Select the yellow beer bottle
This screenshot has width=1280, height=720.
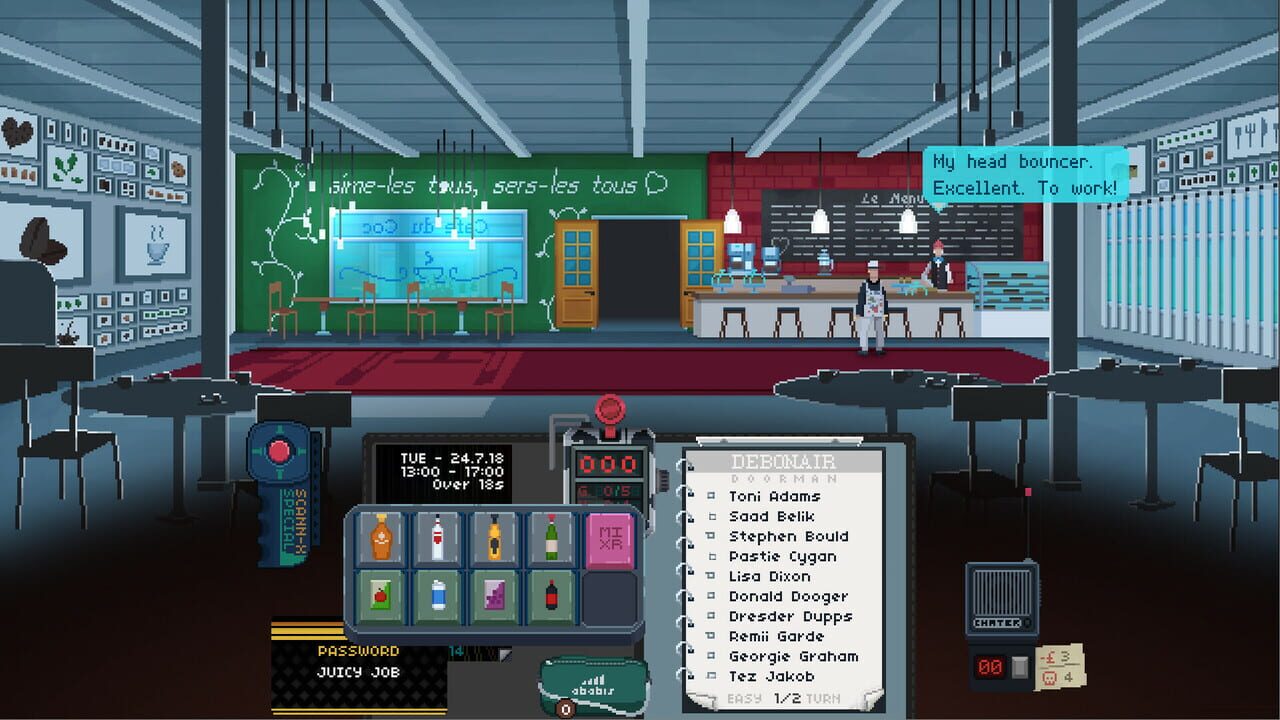(x=494, y=538)
